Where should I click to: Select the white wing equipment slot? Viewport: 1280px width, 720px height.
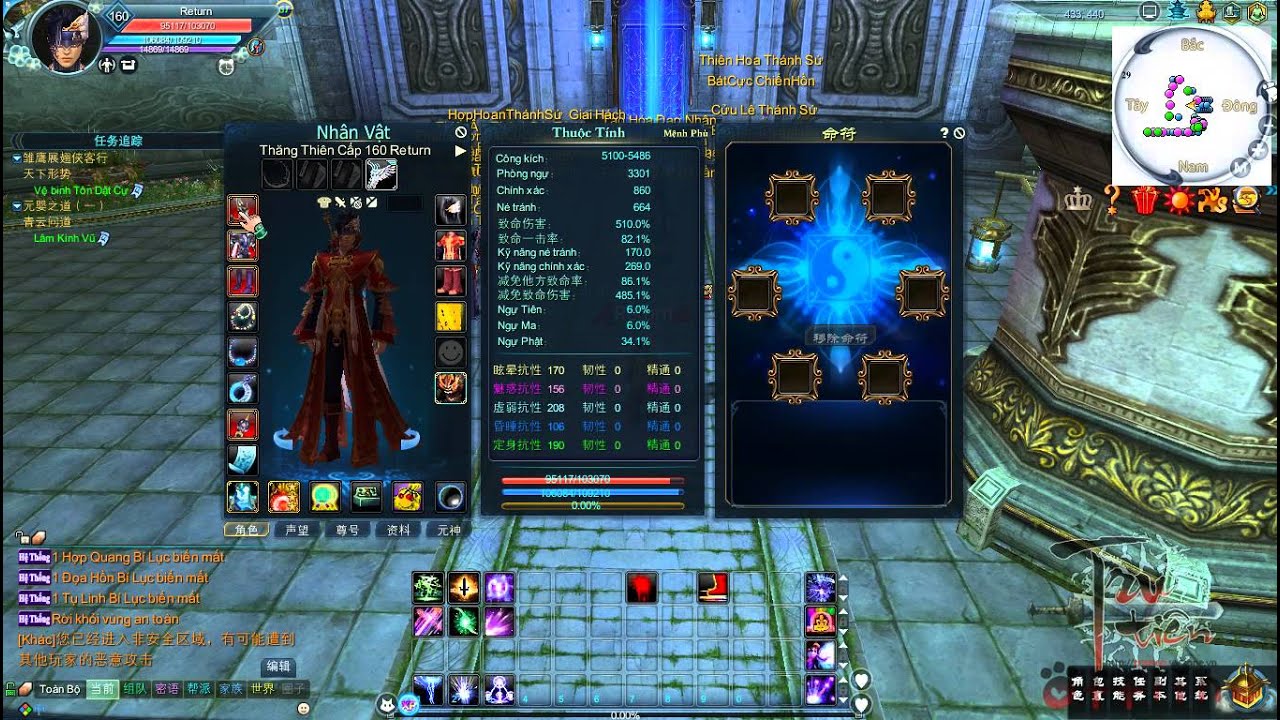point(381,174)
